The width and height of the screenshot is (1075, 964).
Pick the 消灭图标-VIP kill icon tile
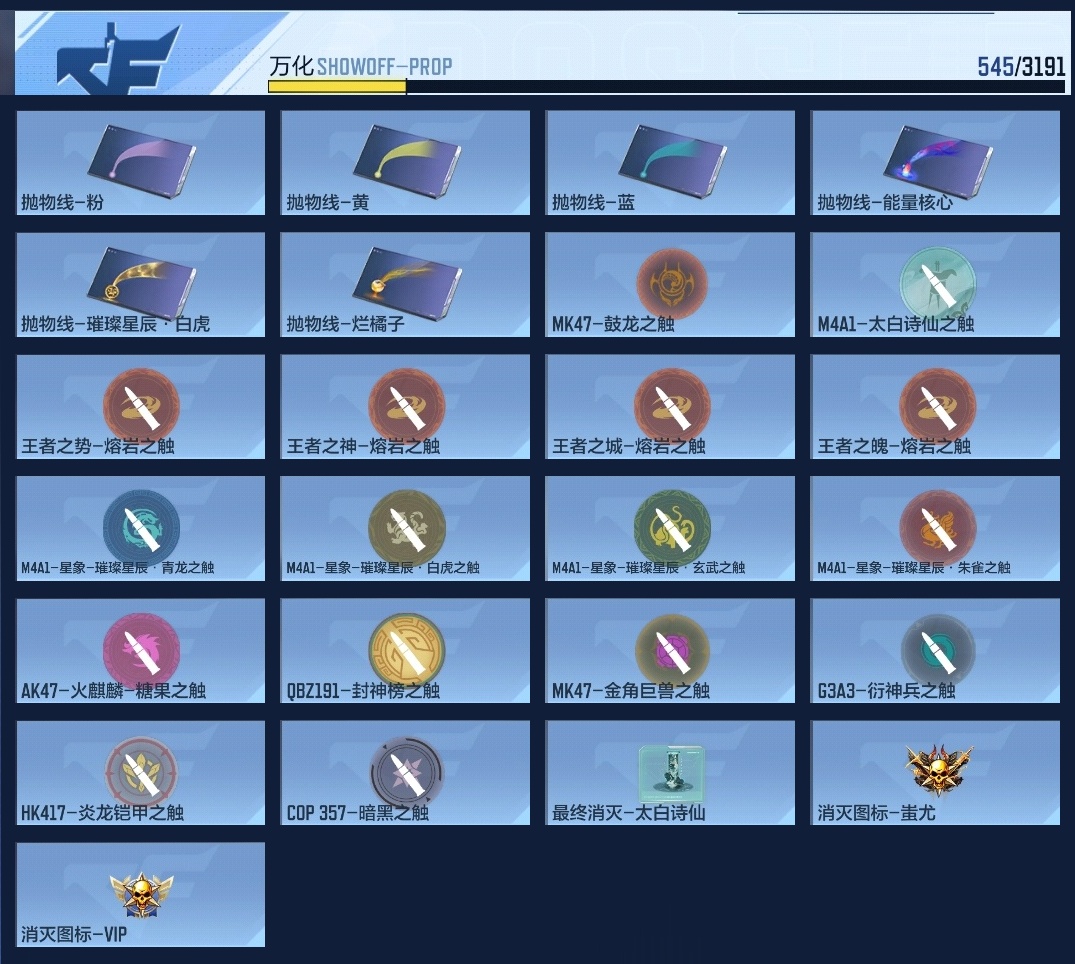[x=141, y=894]
